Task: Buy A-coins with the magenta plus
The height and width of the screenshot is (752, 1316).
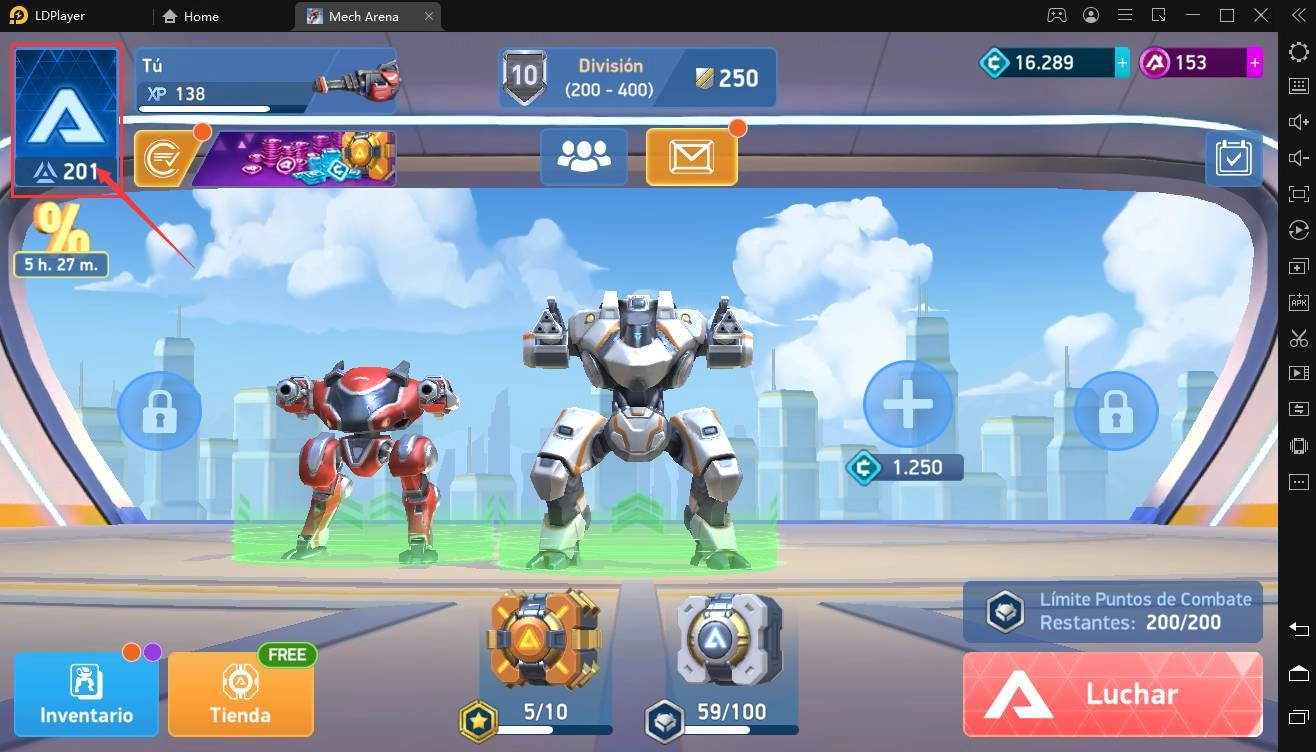Action: [x=1254, y=63]
